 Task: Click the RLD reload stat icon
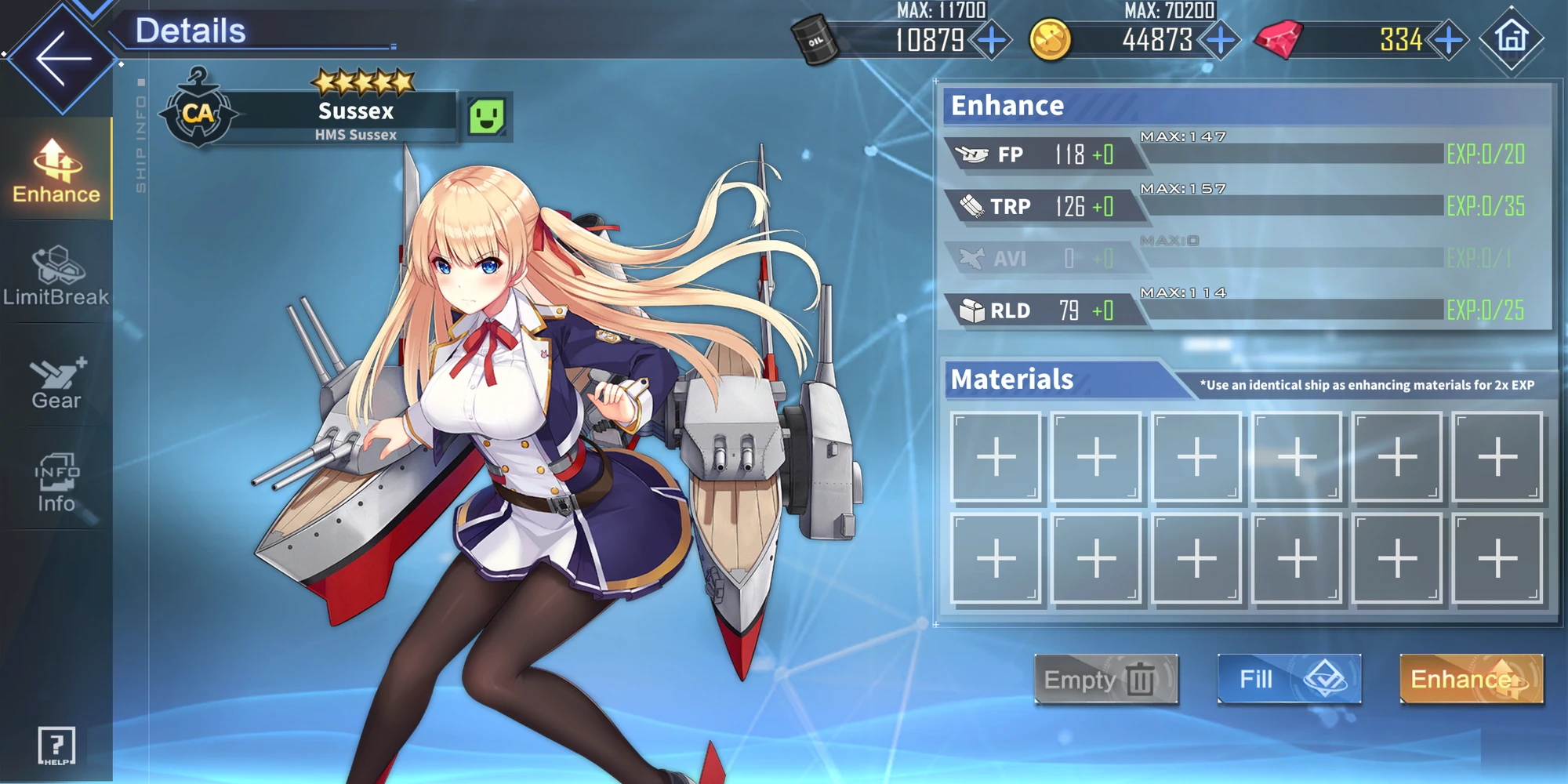972,309
